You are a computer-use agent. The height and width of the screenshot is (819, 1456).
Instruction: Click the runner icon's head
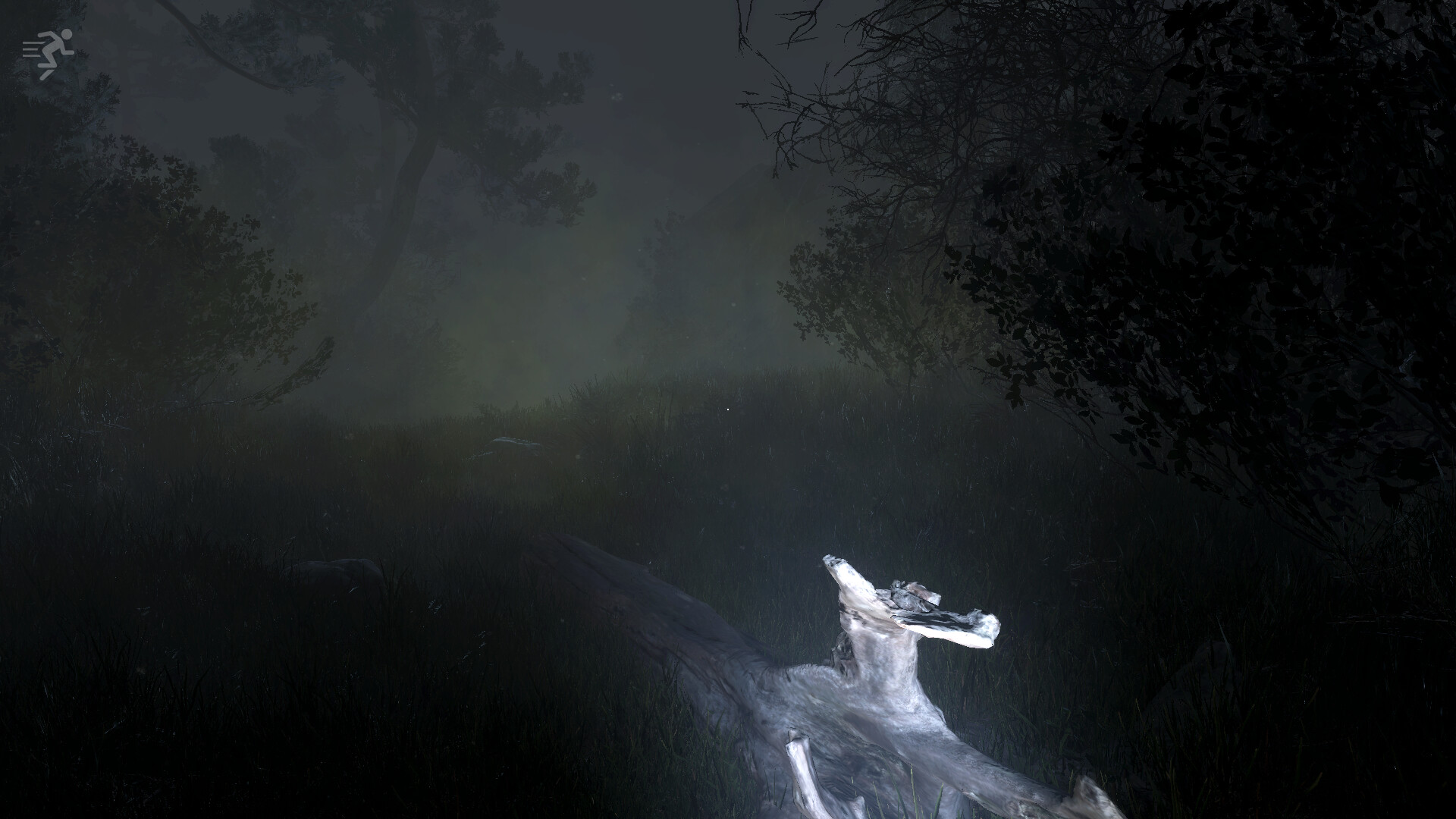[x=67, y=33]
